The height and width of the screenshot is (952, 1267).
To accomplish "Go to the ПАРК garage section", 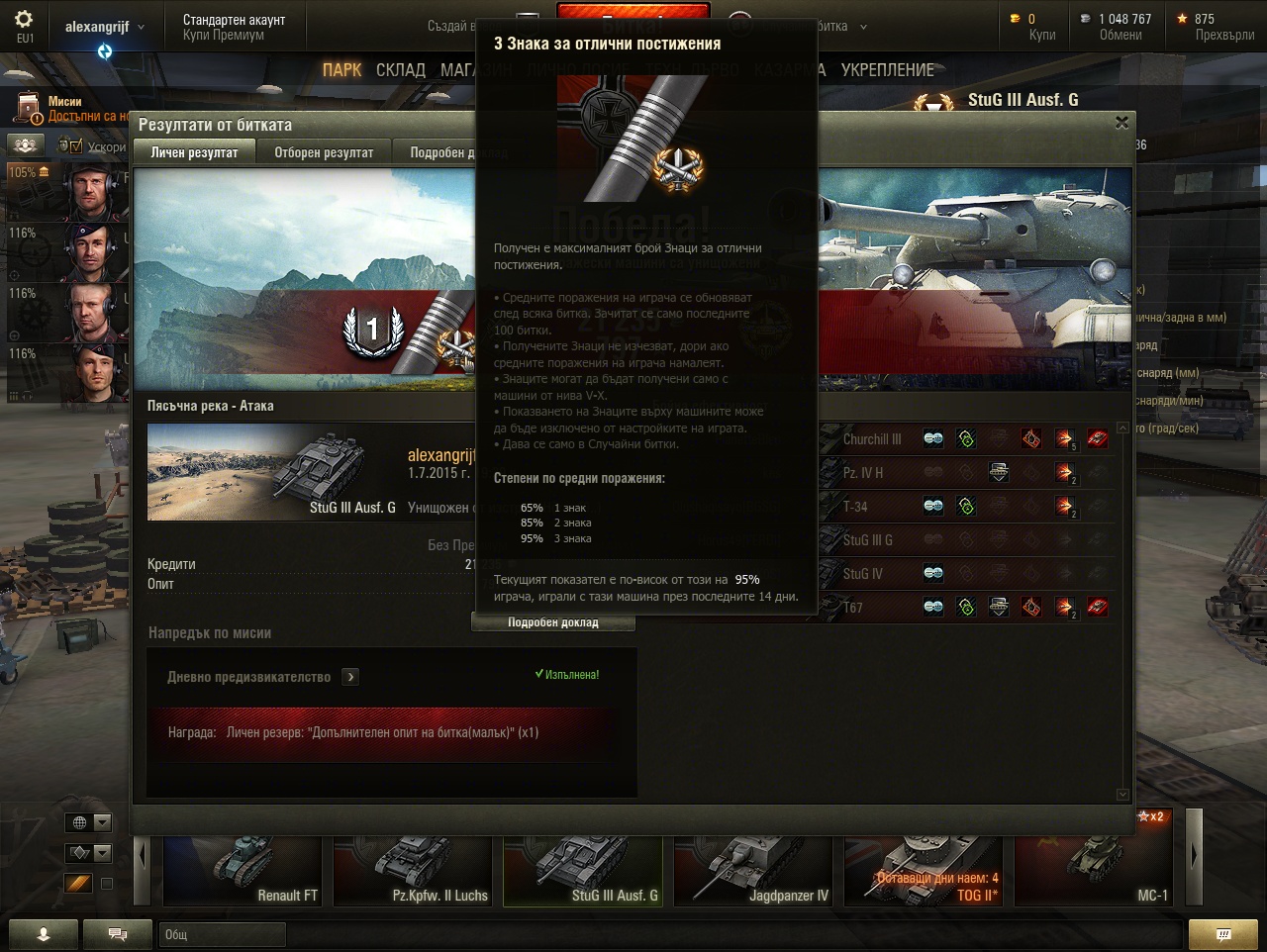I will click(341, 70).
